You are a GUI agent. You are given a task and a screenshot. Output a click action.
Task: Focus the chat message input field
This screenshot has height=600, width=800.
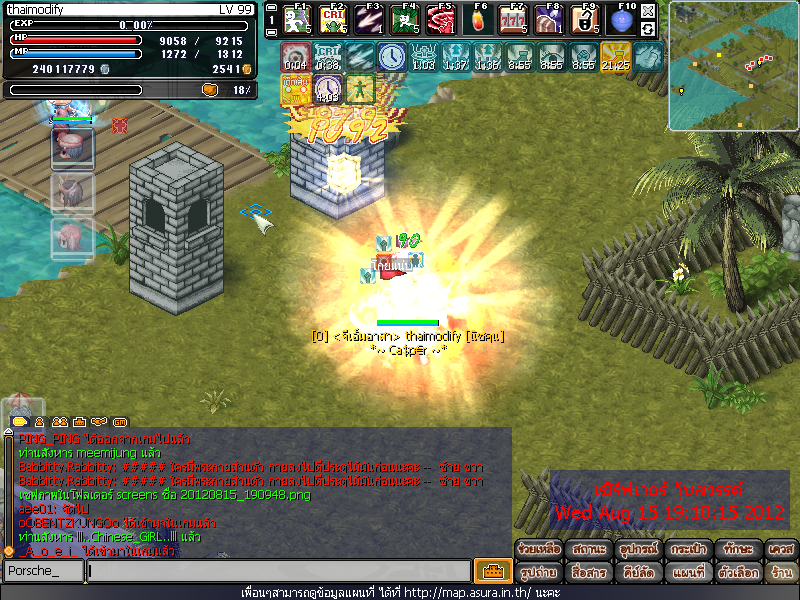point(278,571)
